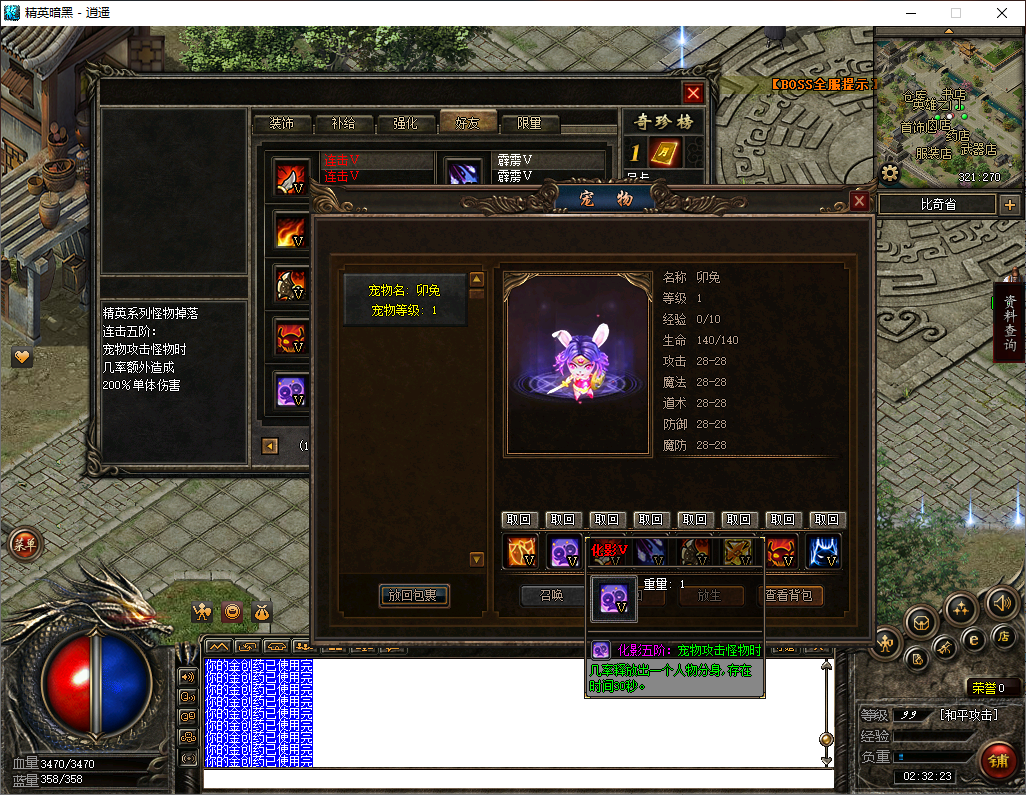The height and width of the screenshot is (795, 1026).
Task: Select the blue lightning pet skill icon
Action: click(823, 551)
